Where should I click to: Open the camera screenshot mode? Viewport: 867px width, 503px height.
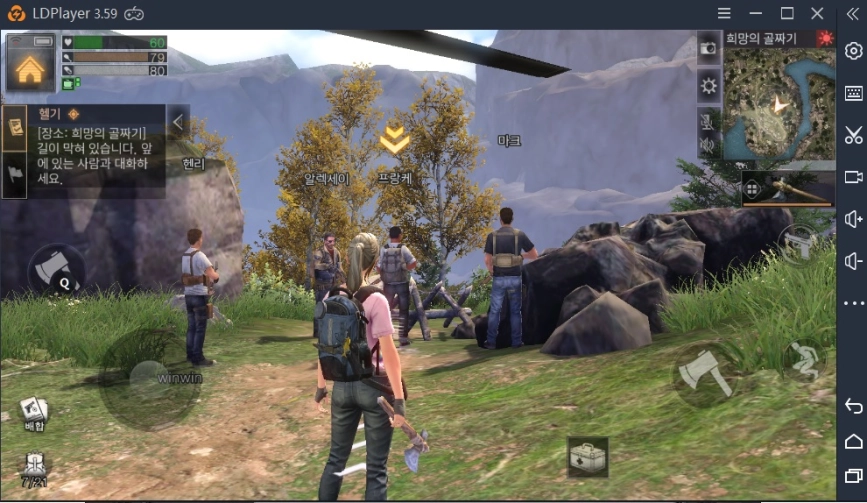tap(709, 47)
